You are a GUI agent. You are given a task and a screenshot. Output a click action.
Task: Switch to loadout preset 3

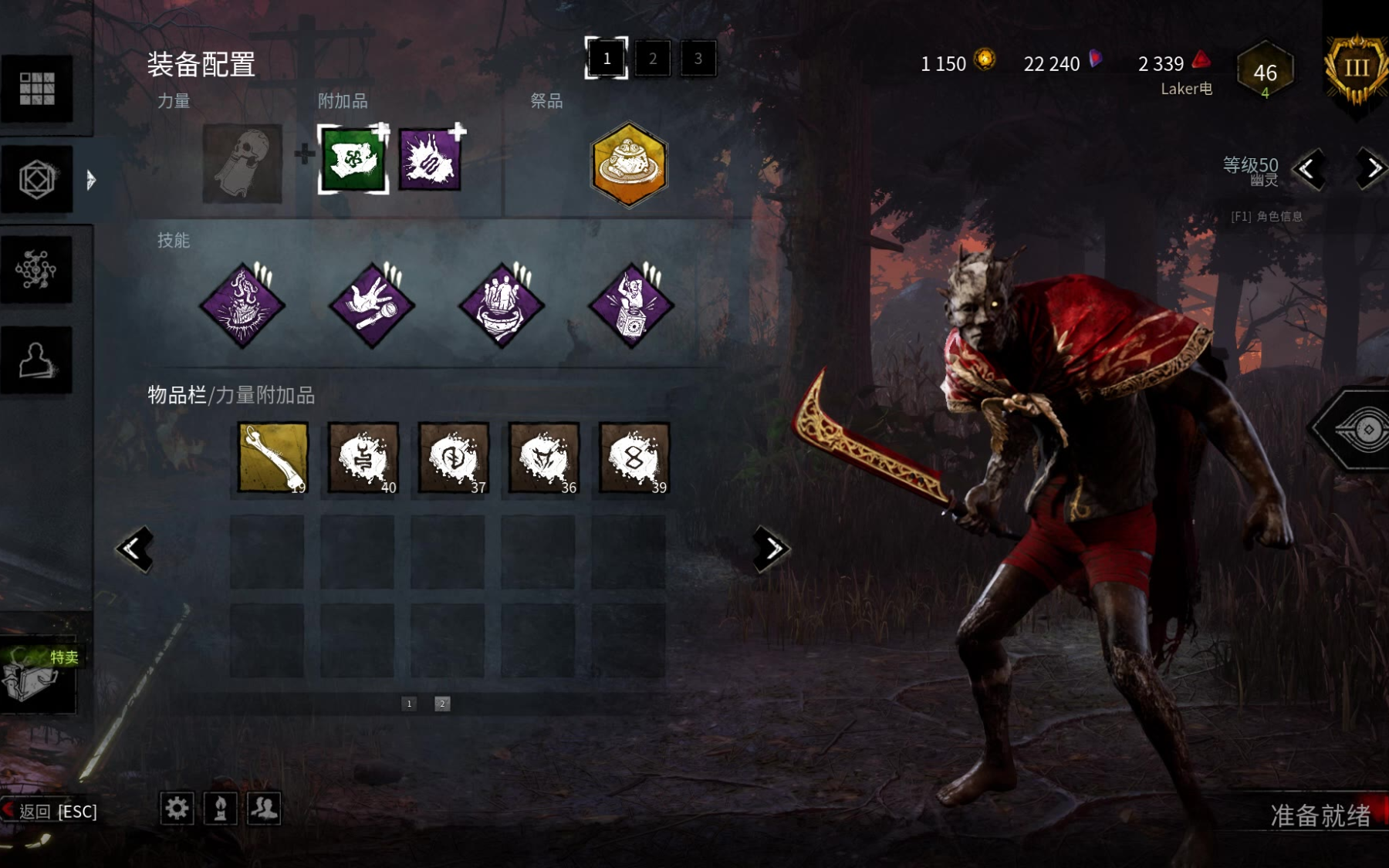(698, 59)
